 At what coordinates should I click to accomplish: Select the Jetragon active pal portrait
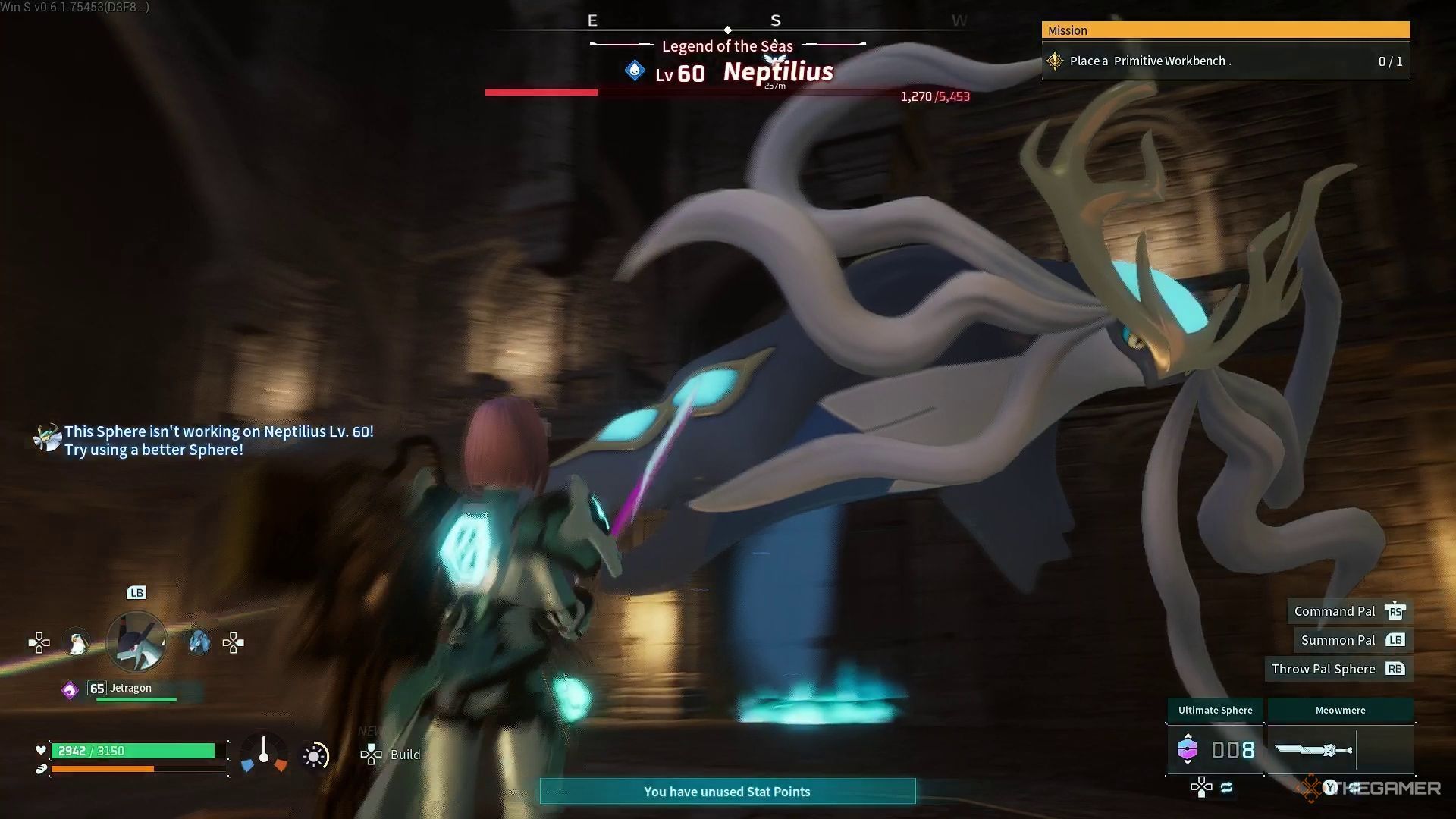click(x=136, y=642)
